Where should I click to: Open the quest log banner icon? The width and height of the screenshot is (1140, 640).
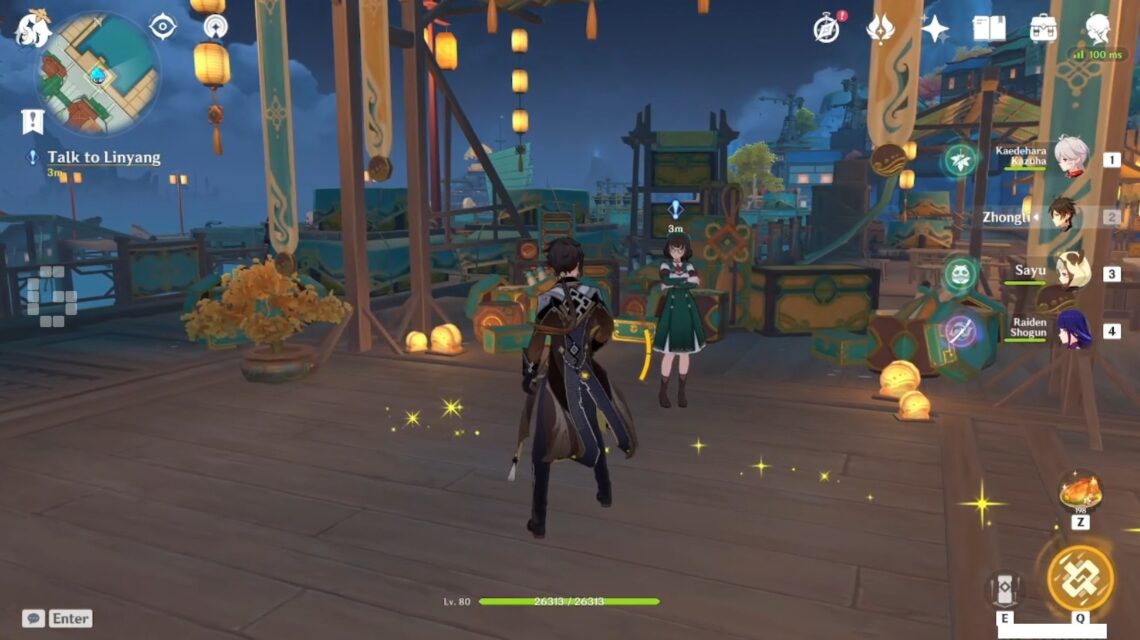click(x=33, y=121)
